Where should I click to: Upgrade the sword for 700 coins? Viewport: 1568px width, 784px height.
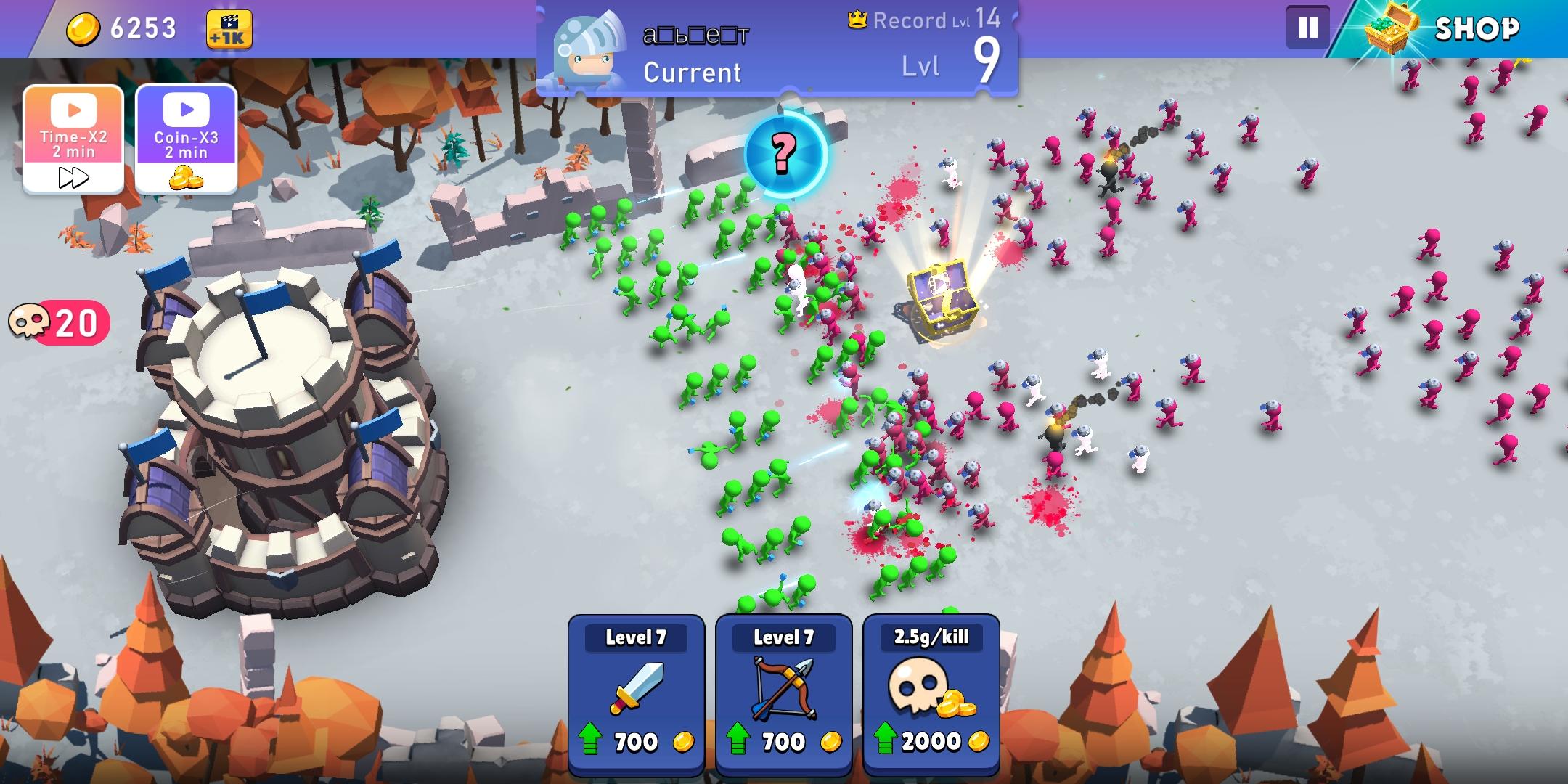[636, 695]
